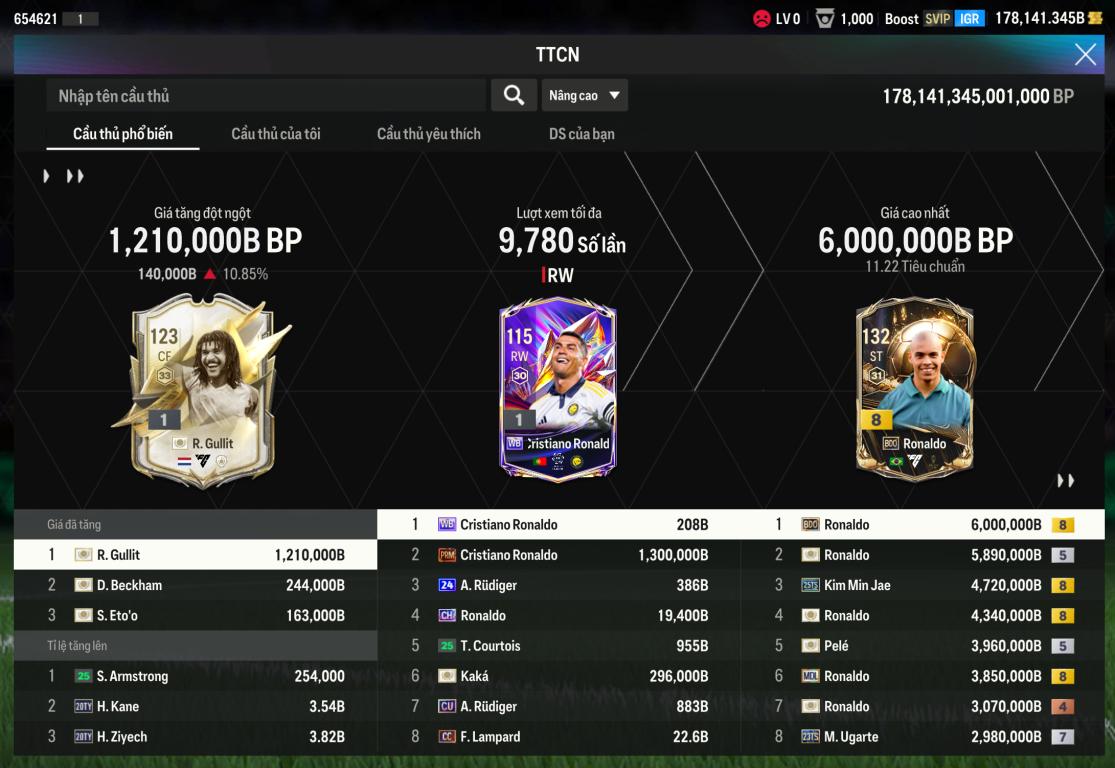The image size is (1115, 768).
Task: Click the magnifying glass search button
Action: [514, 95]
